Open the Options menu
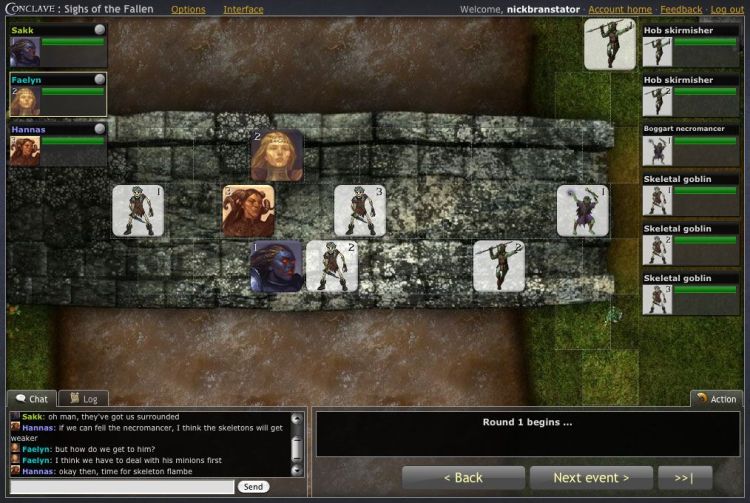750x503 pixels. [188, 10]
